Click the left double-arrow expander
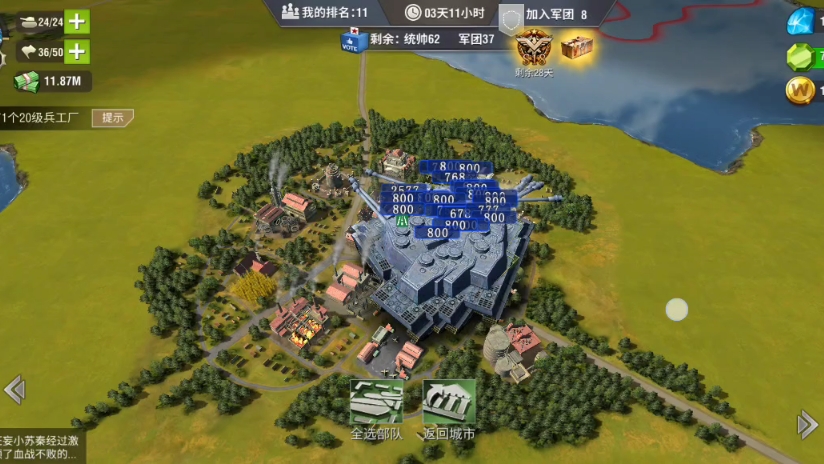Viewport: 824px width, 464px height. (14, 389)
